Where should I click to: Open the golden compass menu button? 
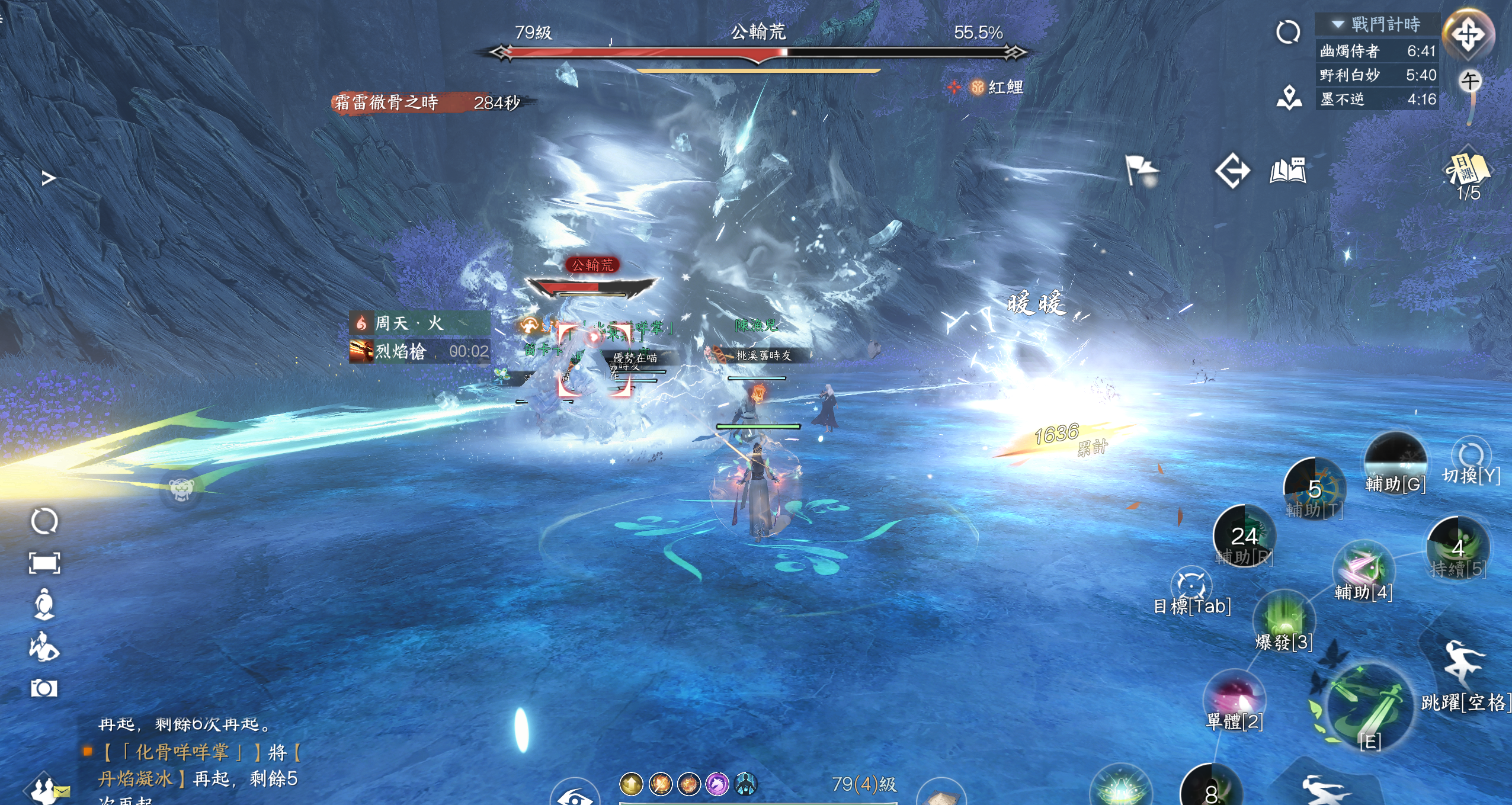(x=1468, y=34)
